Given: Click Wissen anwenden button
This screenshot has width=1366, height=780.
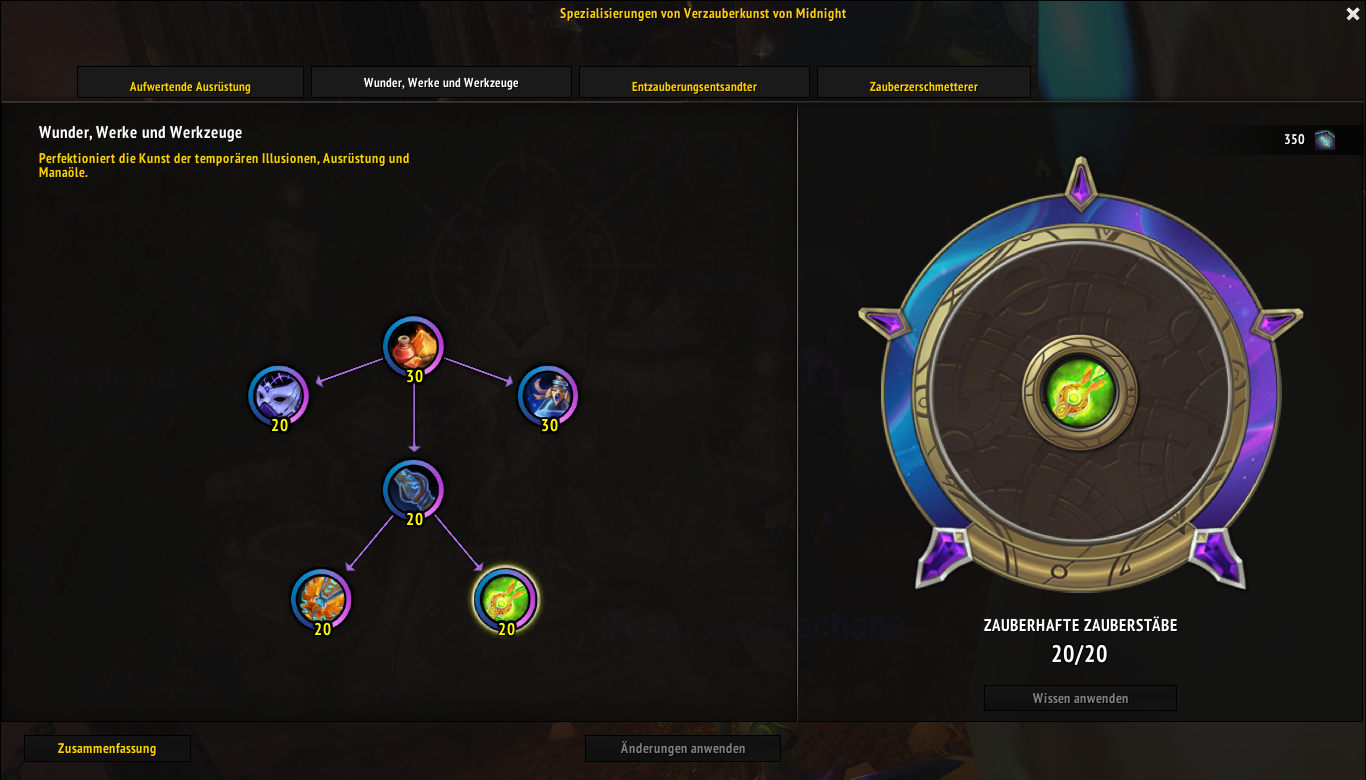Looking at the screenshot, I should tap(1080, 698).
